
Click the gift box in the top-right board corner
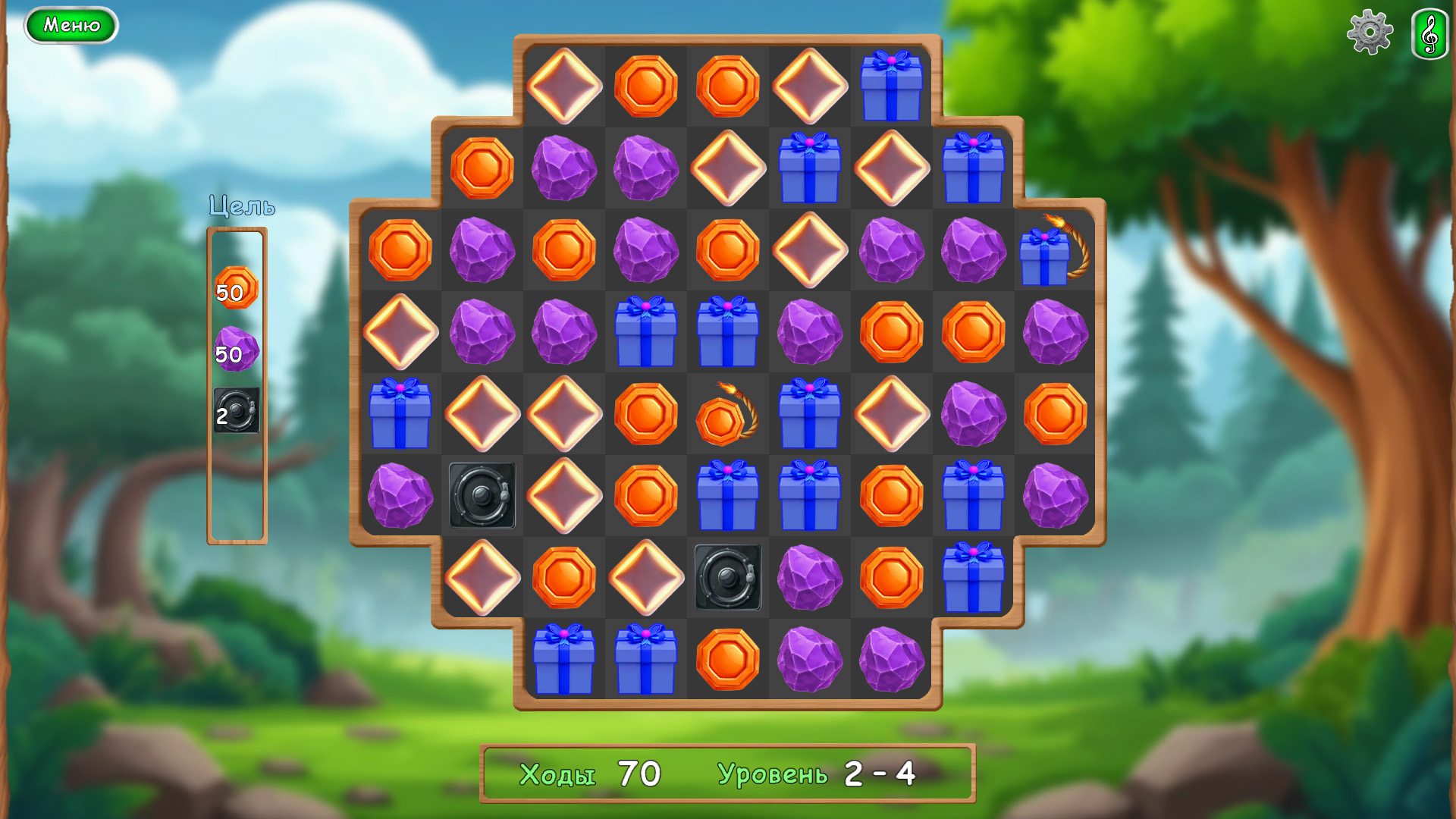point(892,86)
